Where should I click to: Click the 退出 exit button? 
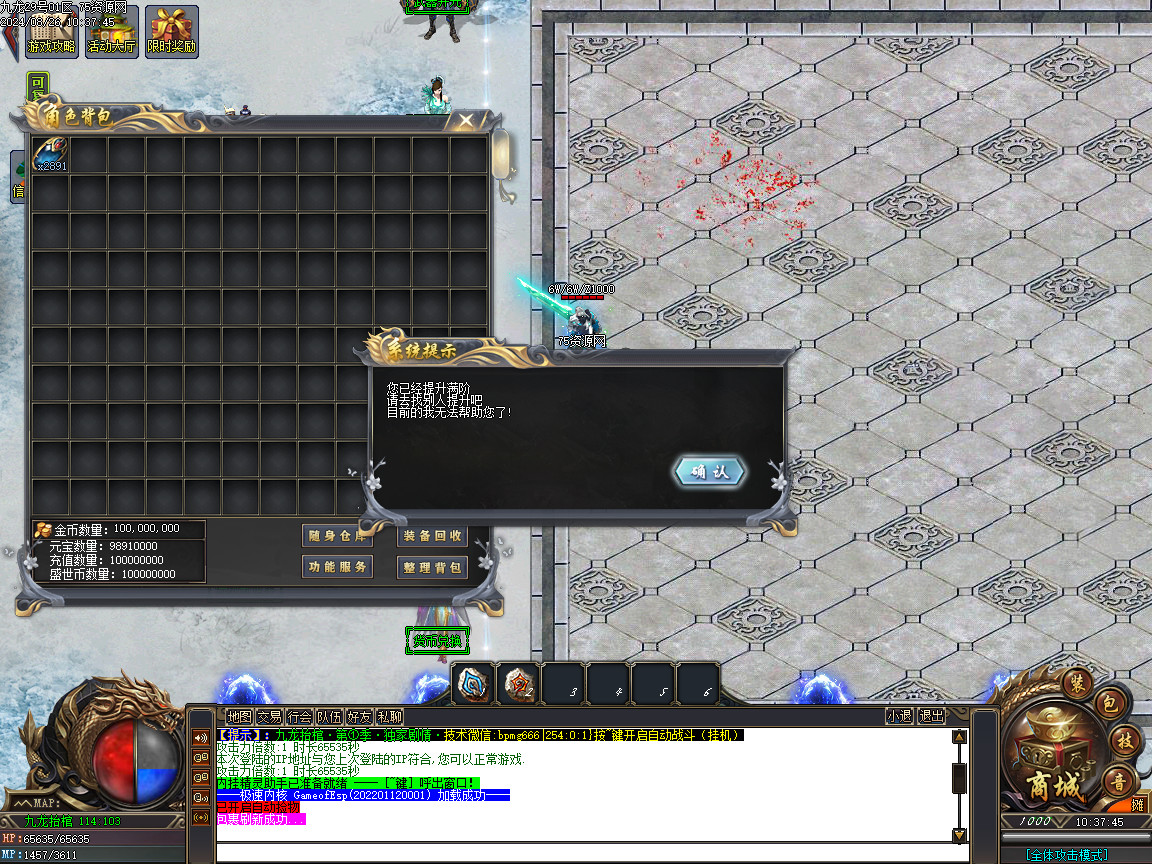pyautogui.click(x=931, y=716)
